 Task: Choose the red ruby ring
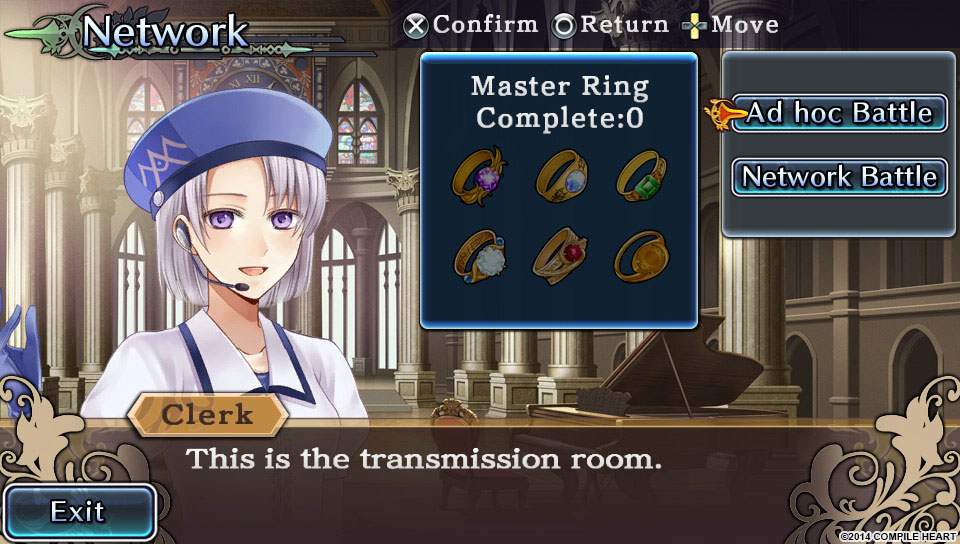560,255
